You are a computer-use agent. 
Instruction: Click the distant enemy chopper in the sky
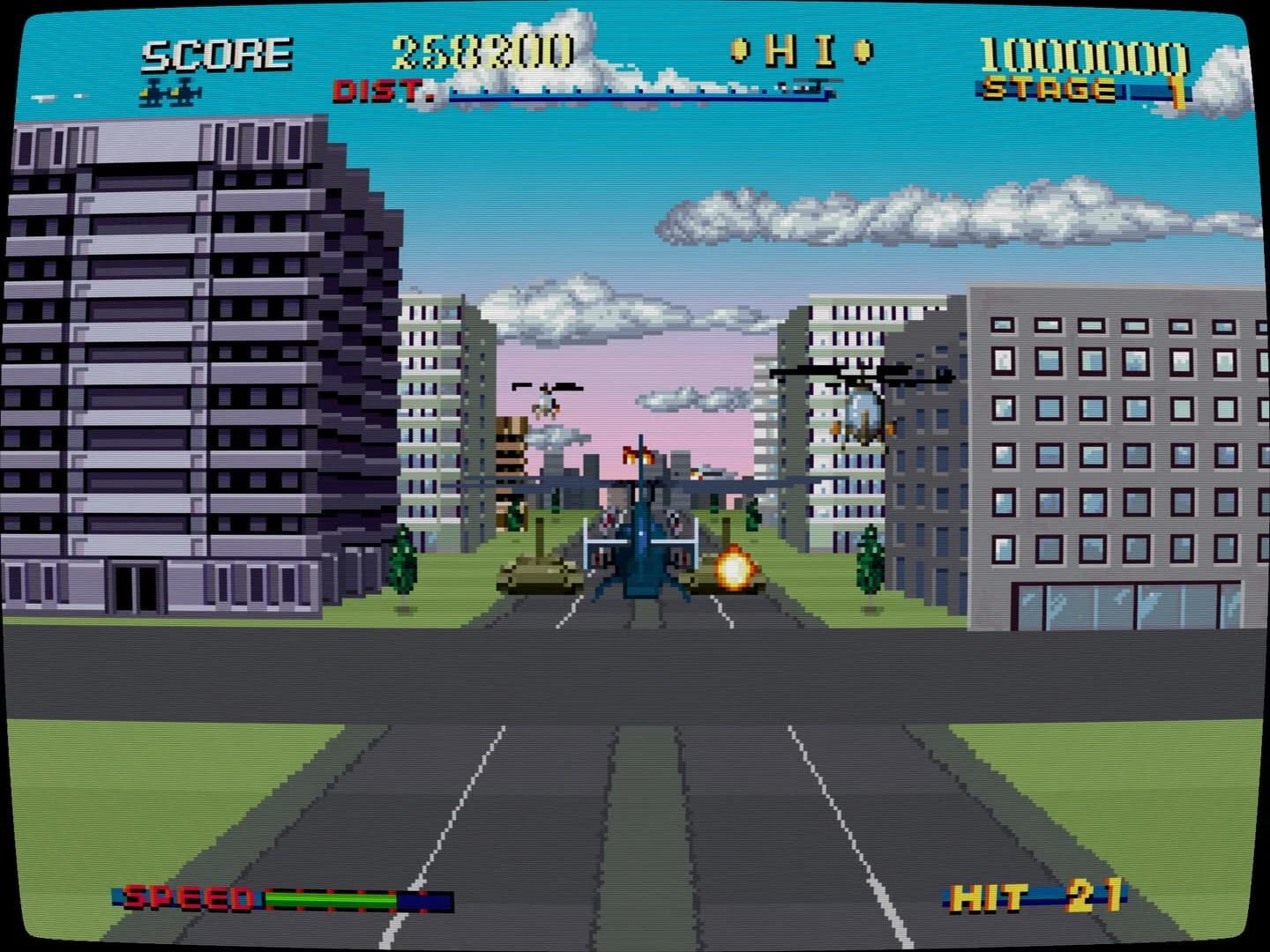point(547,397)
